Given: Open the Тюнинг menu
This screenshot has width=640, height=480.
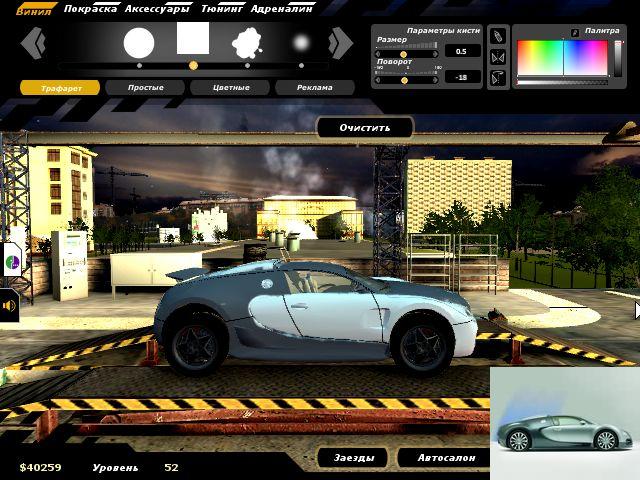Looking at the screenshot, I should pyautogui.click(x=225, y=8).
